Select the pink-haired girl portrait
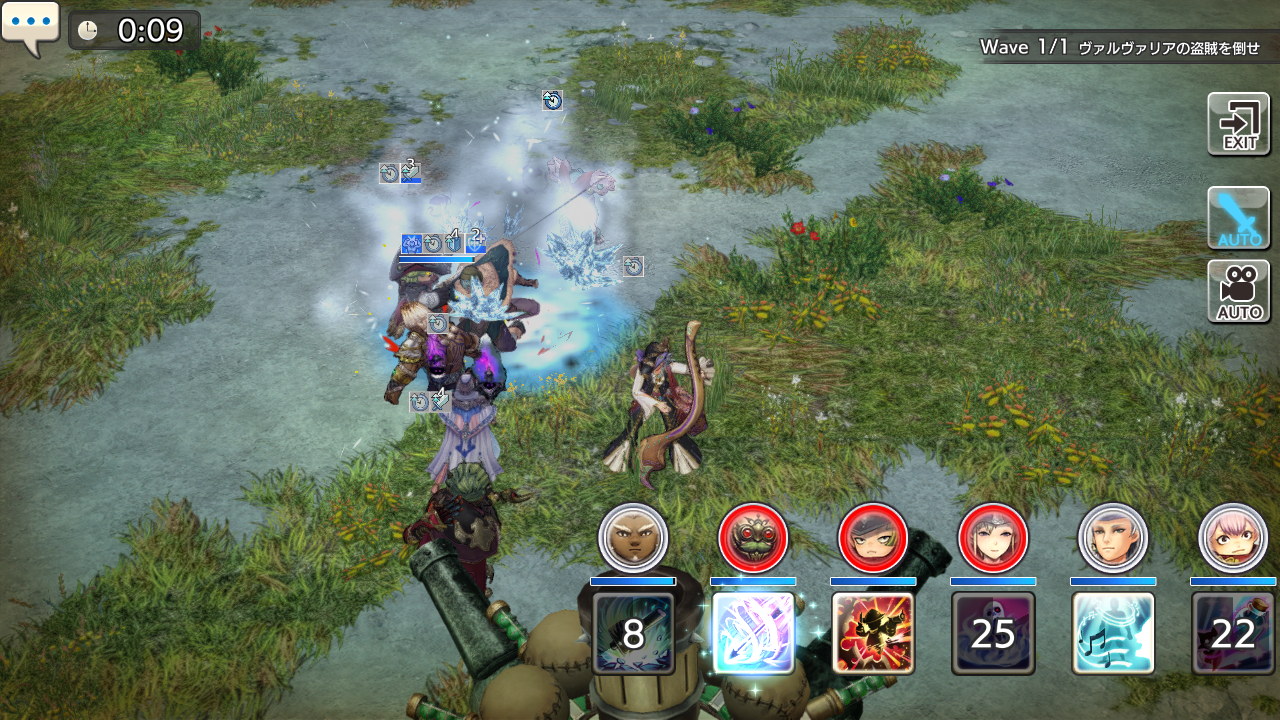The height and width of the screenshot is (720, 1280). 1233,538
